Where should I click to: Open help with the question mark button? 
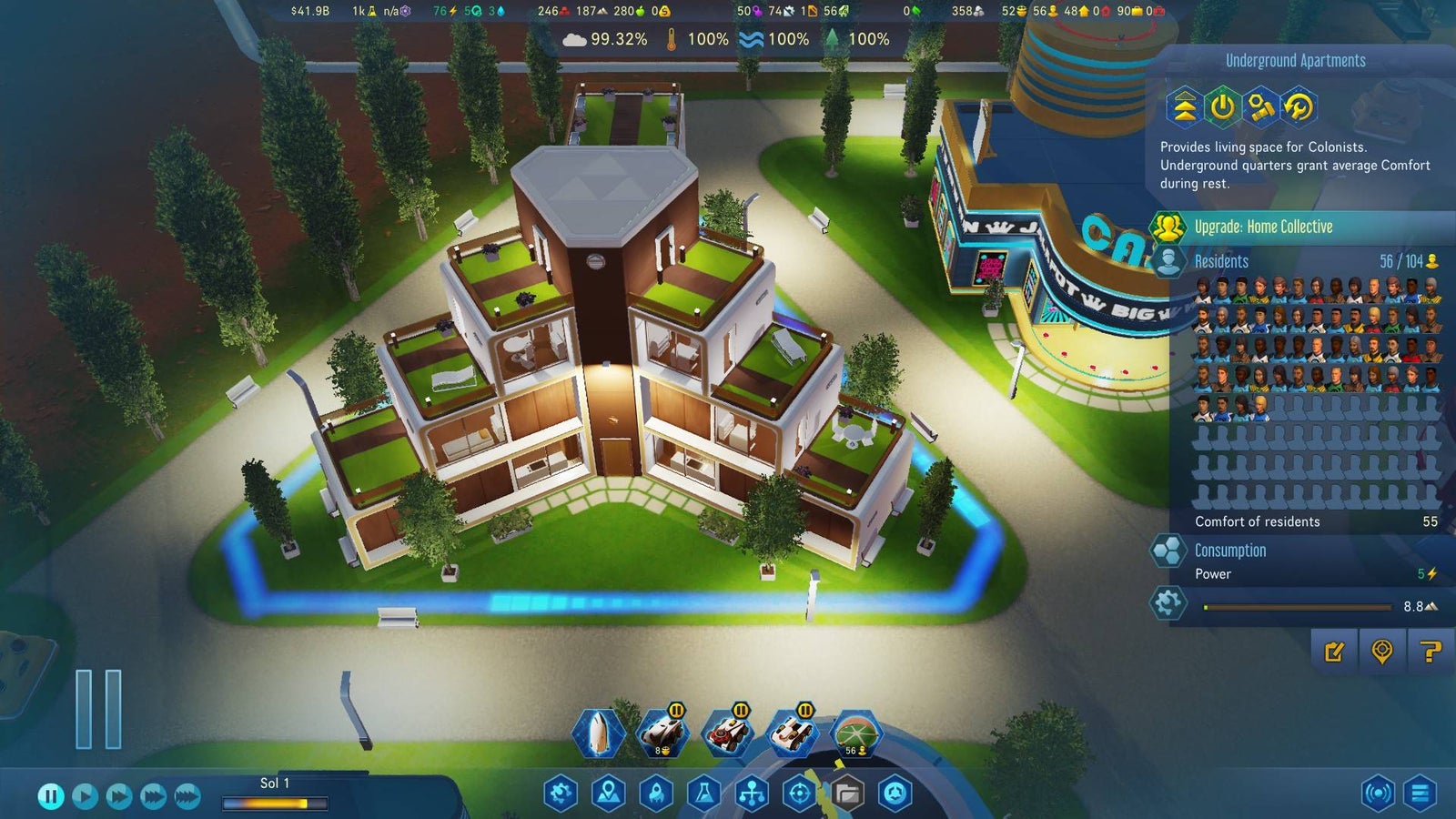tap(1430, 652)
